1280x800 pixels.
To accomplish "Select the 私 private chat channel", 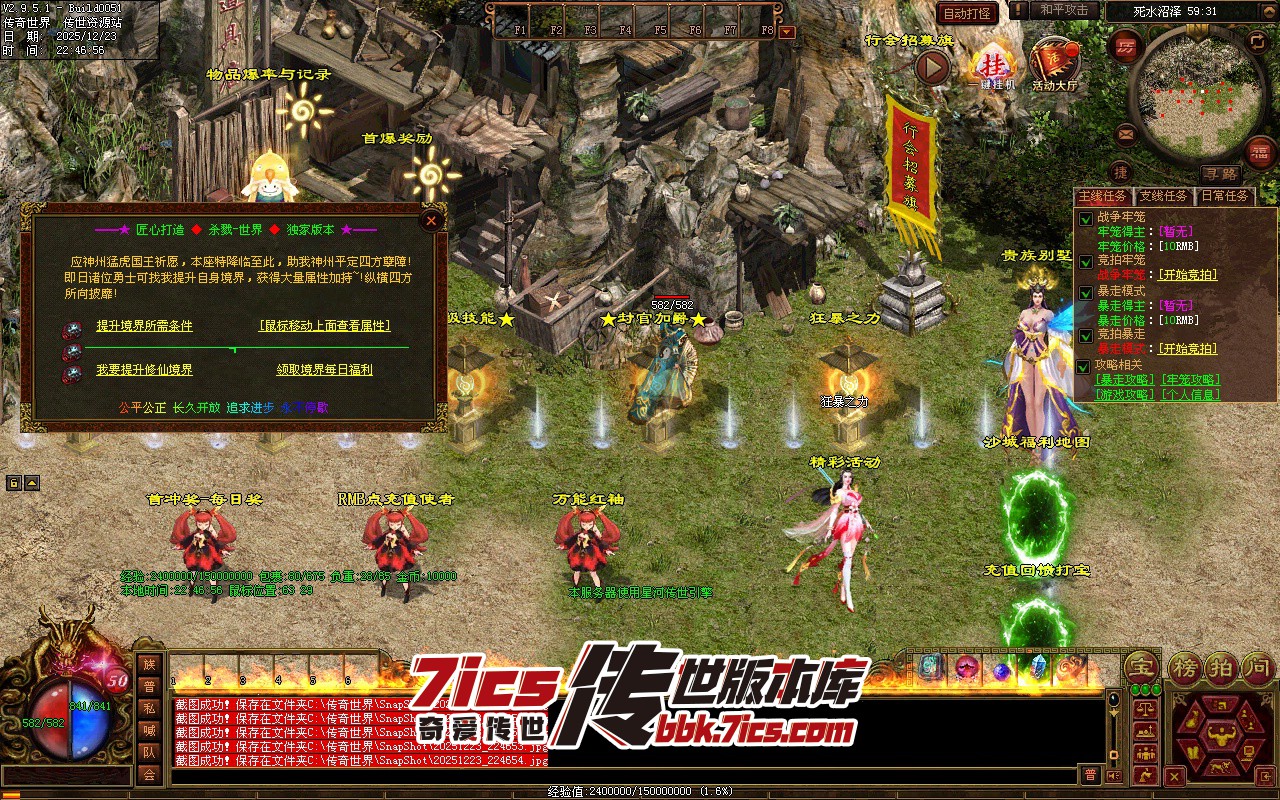I will pos(149,709).
